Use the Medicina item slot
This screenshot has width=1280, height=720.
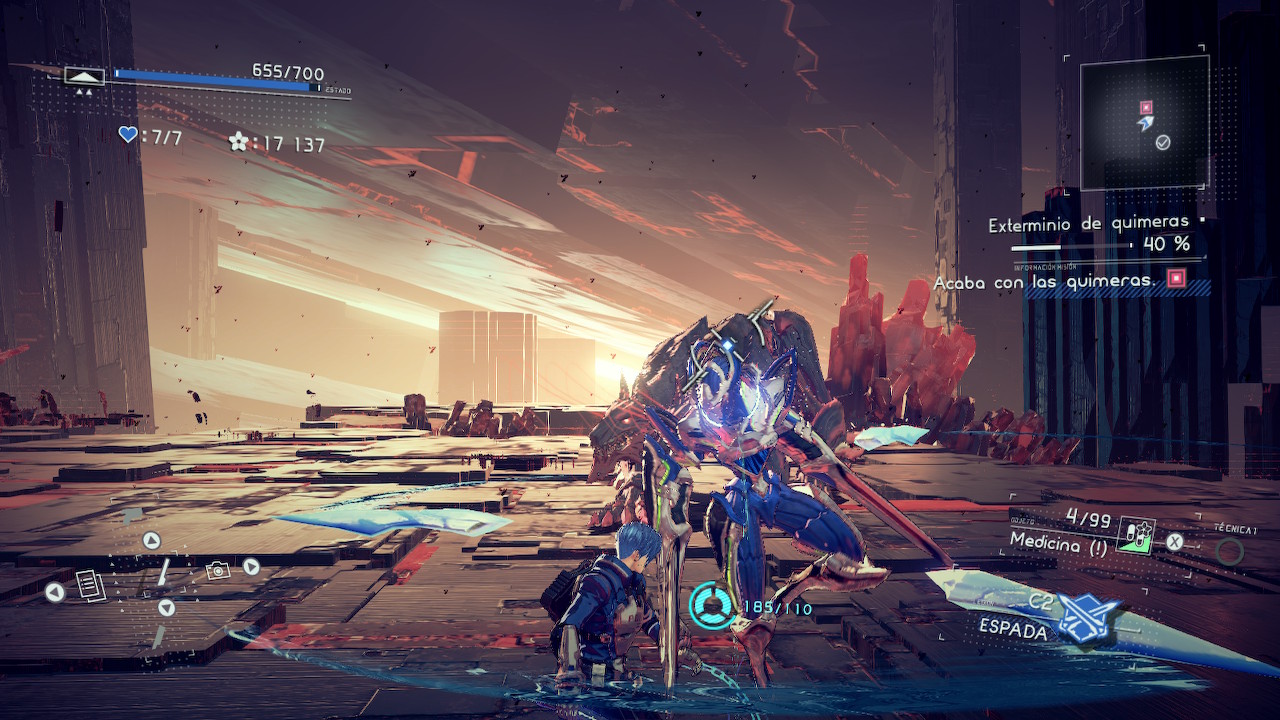click(1136, 537)
